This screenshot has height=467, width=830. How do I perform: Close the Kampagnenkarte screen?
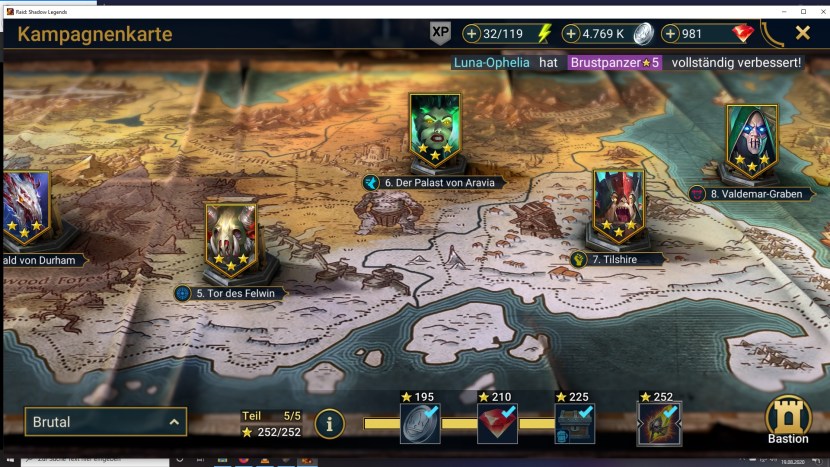802,33
